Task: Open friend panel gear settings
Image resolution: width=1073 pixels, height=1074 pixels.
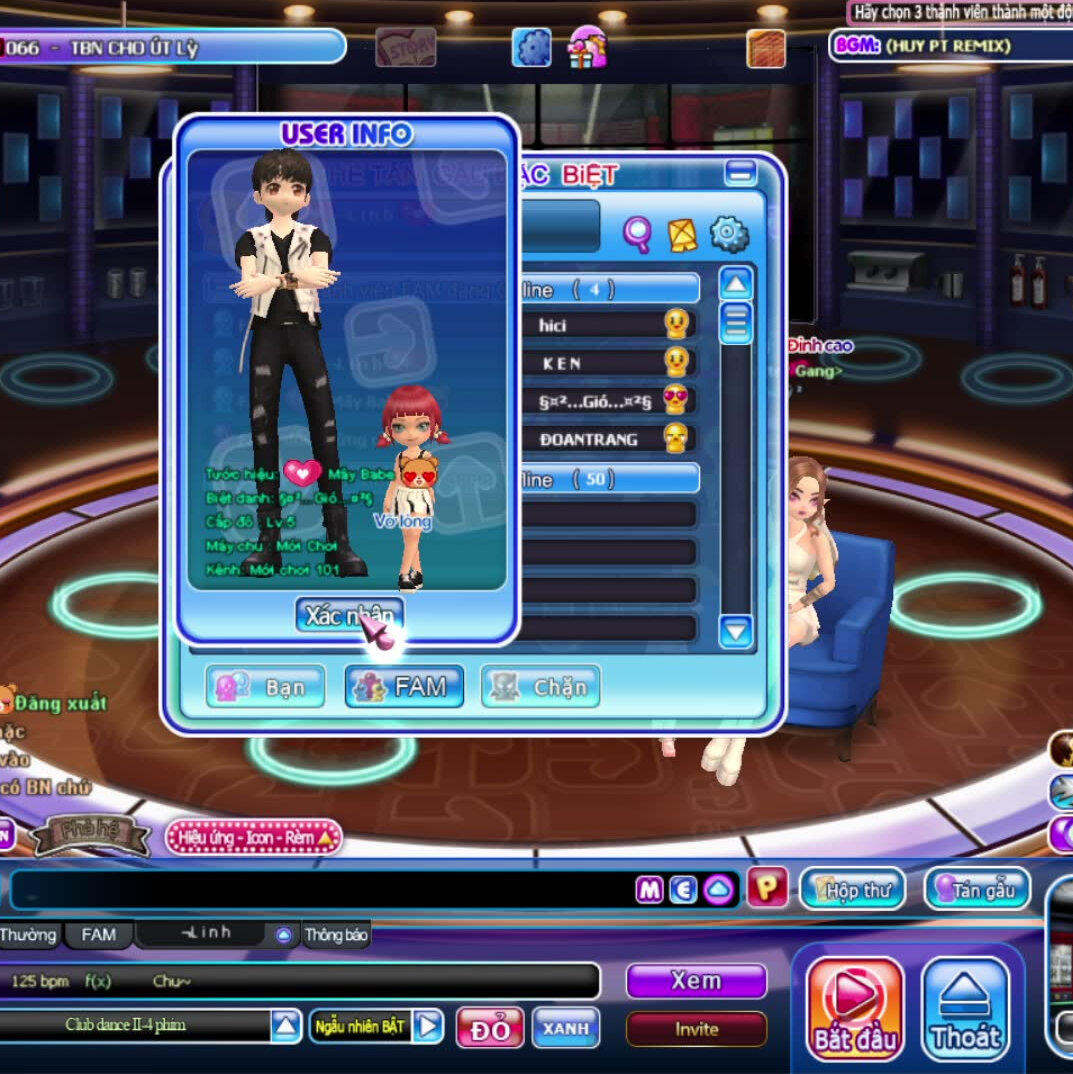Action: 729,234
